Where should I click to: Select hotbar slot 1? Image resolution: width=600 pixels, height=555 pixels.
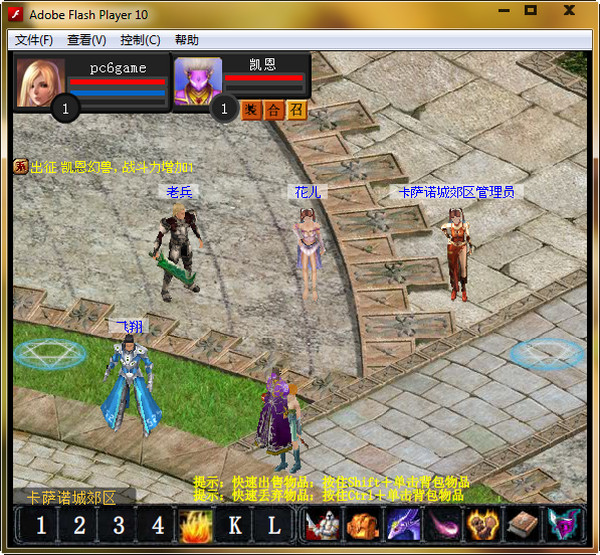pos(41,526)
